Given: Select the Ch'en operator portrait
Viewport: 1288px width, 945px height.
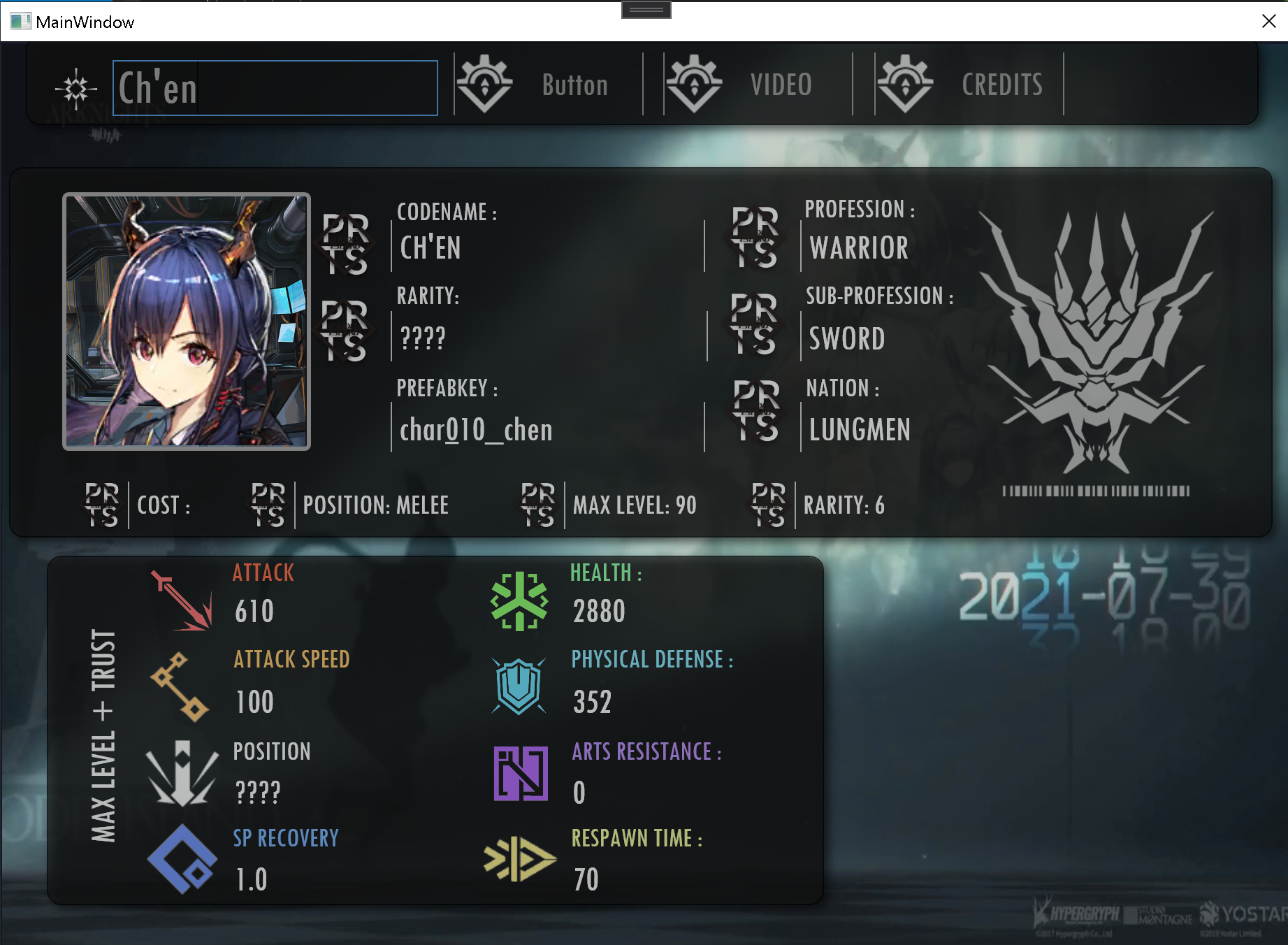Looking at the screenshot, I should click(187, 322).
